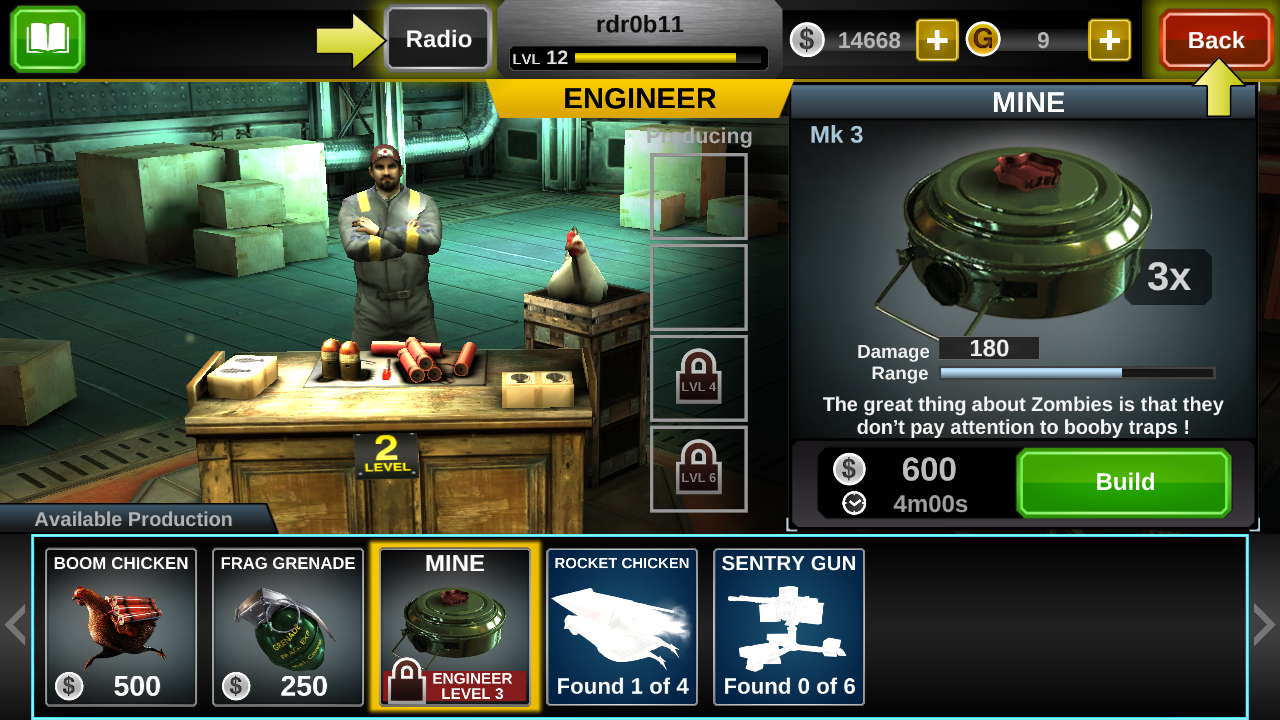Open the handbook book icon
This screenshot has width=1280, height=720.
pos(46,40)
